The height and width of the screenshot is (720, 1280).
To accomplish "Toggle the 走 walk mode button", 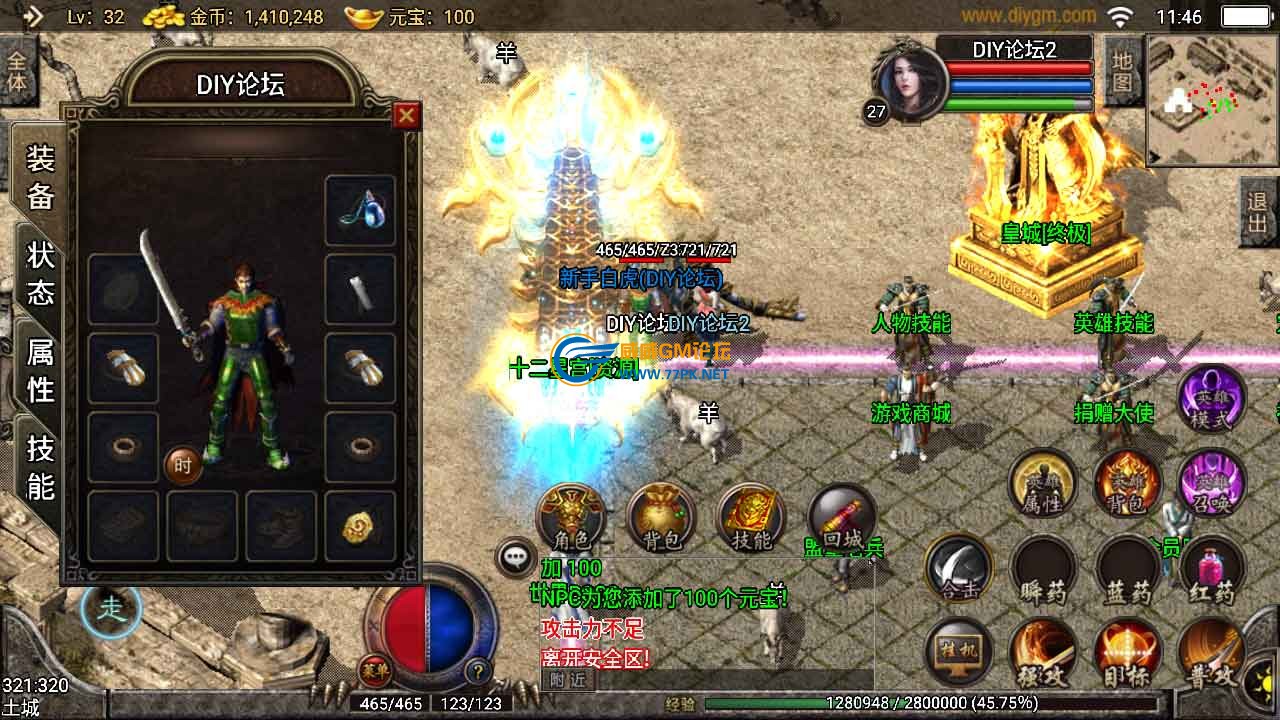I will click(x=112, y=608).
